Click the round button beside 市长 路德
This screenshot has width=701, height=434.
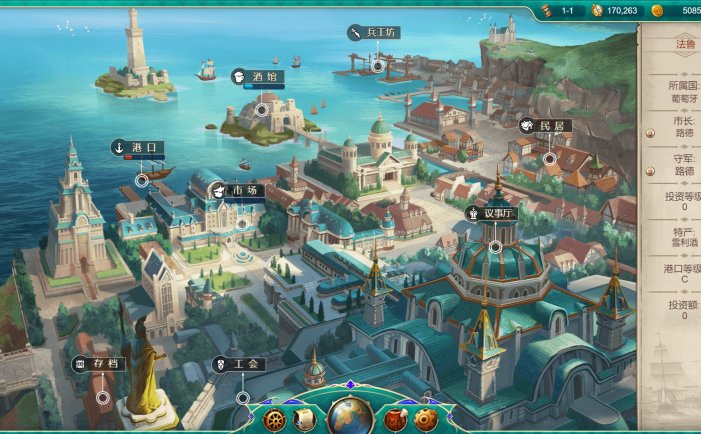(x=650, y=131)
